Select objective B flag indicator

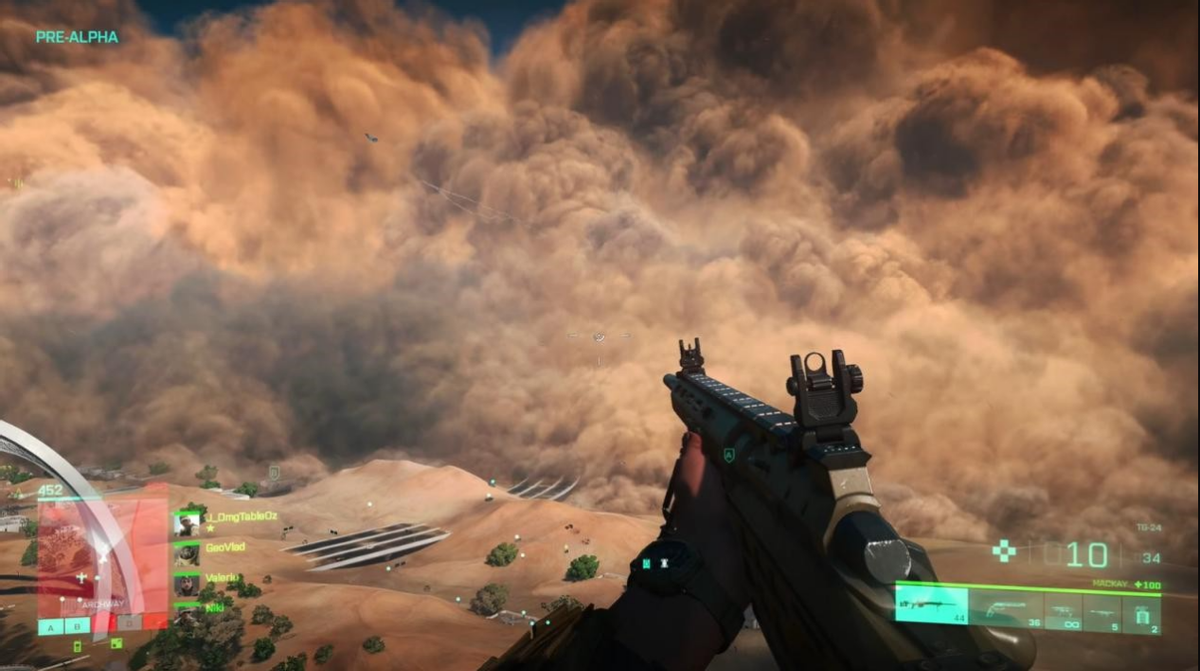point(76,627)
